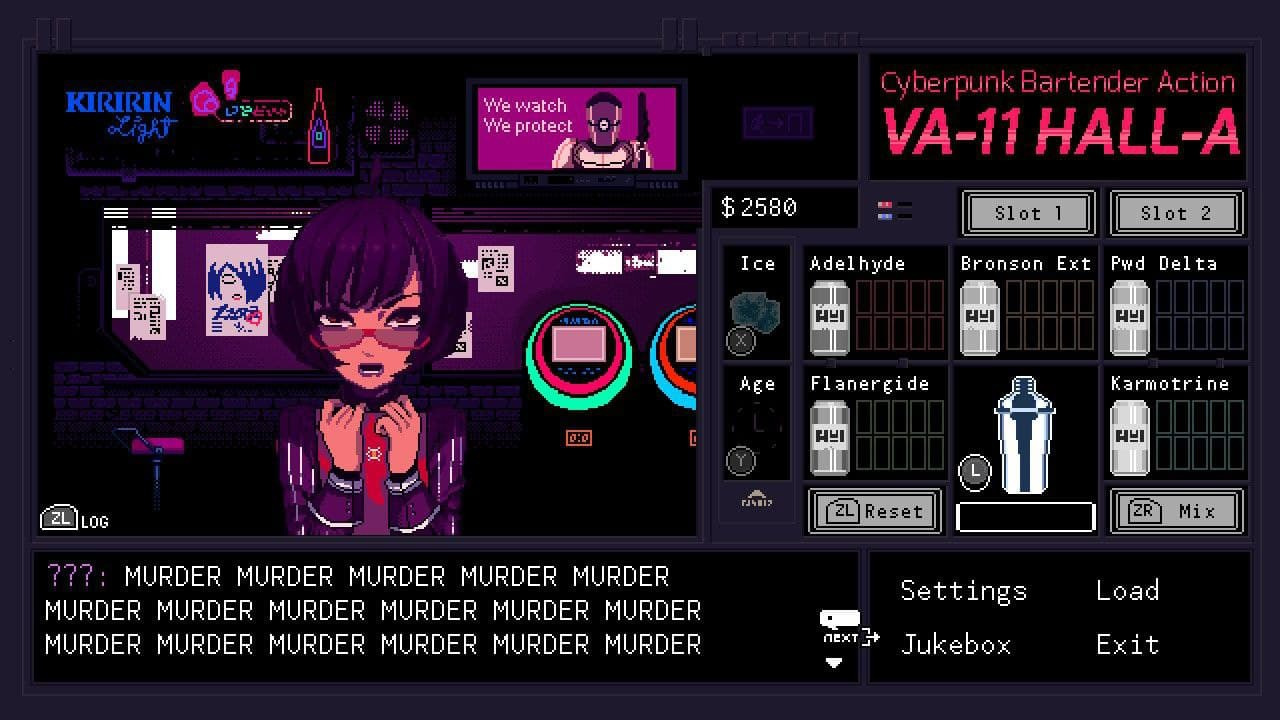
Task: Grab the Flanergide can
Action: tap(829, 437)
